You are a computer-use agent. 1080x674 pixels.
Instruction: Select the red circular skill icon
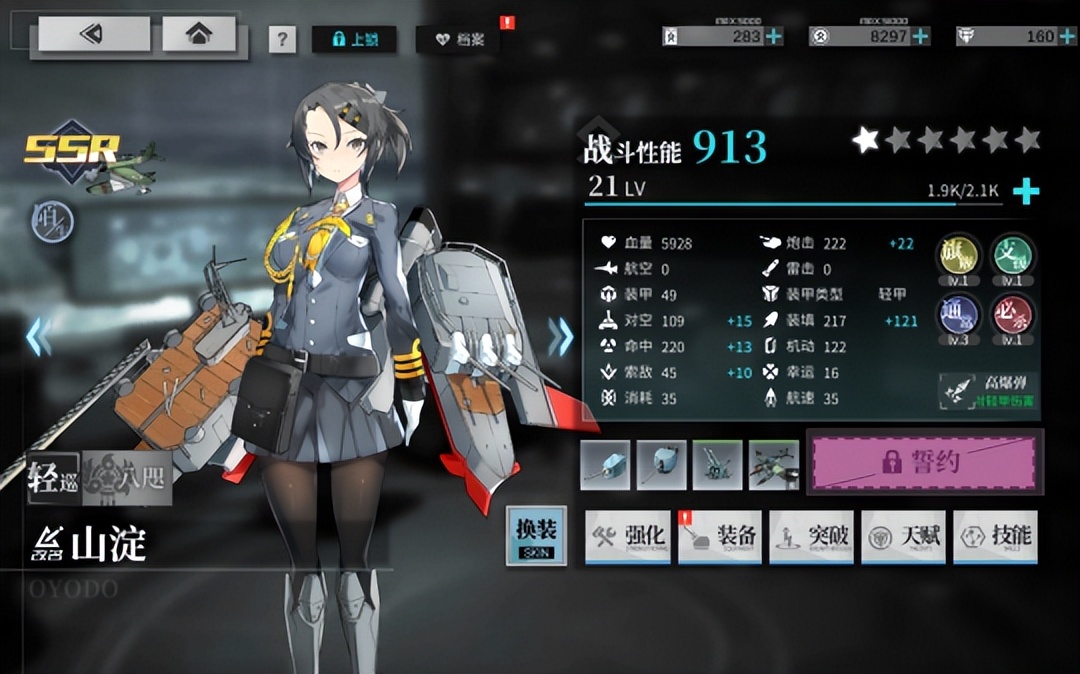click(1012, 315)
